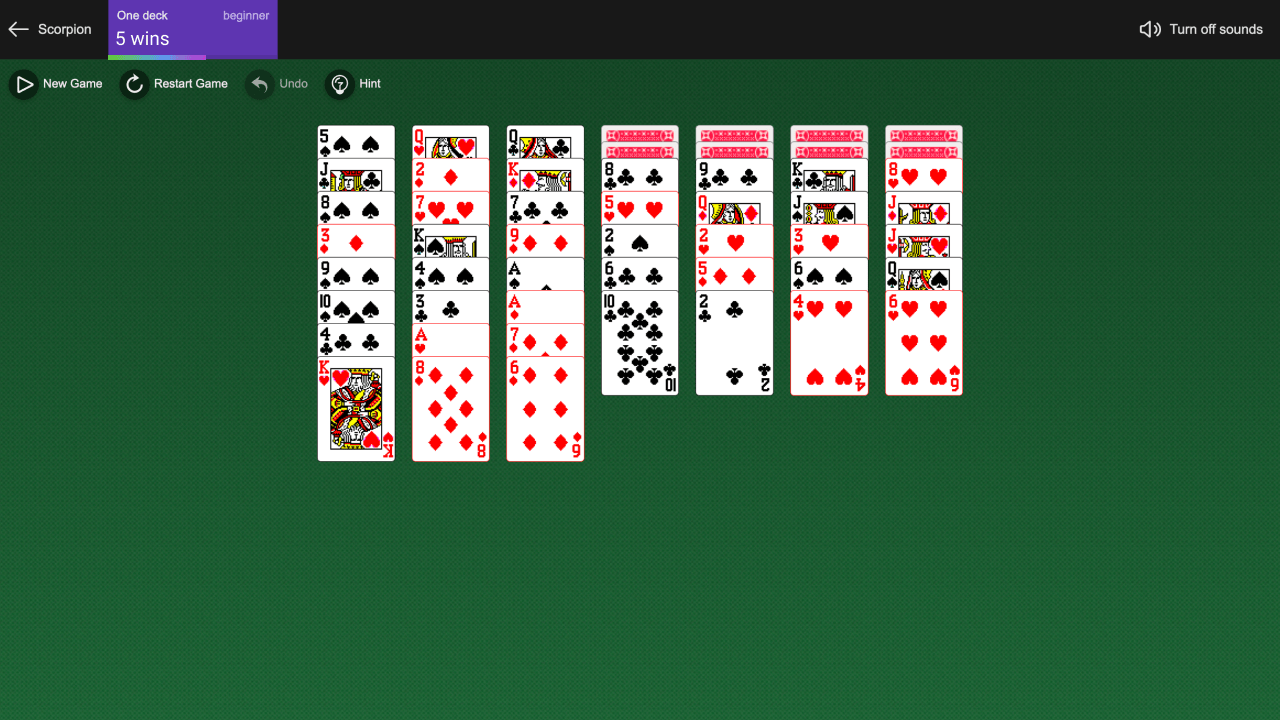Click the circular Restart Game icon
The width and height of the screenshot is (1280, 720).
[x=134, y=84]
